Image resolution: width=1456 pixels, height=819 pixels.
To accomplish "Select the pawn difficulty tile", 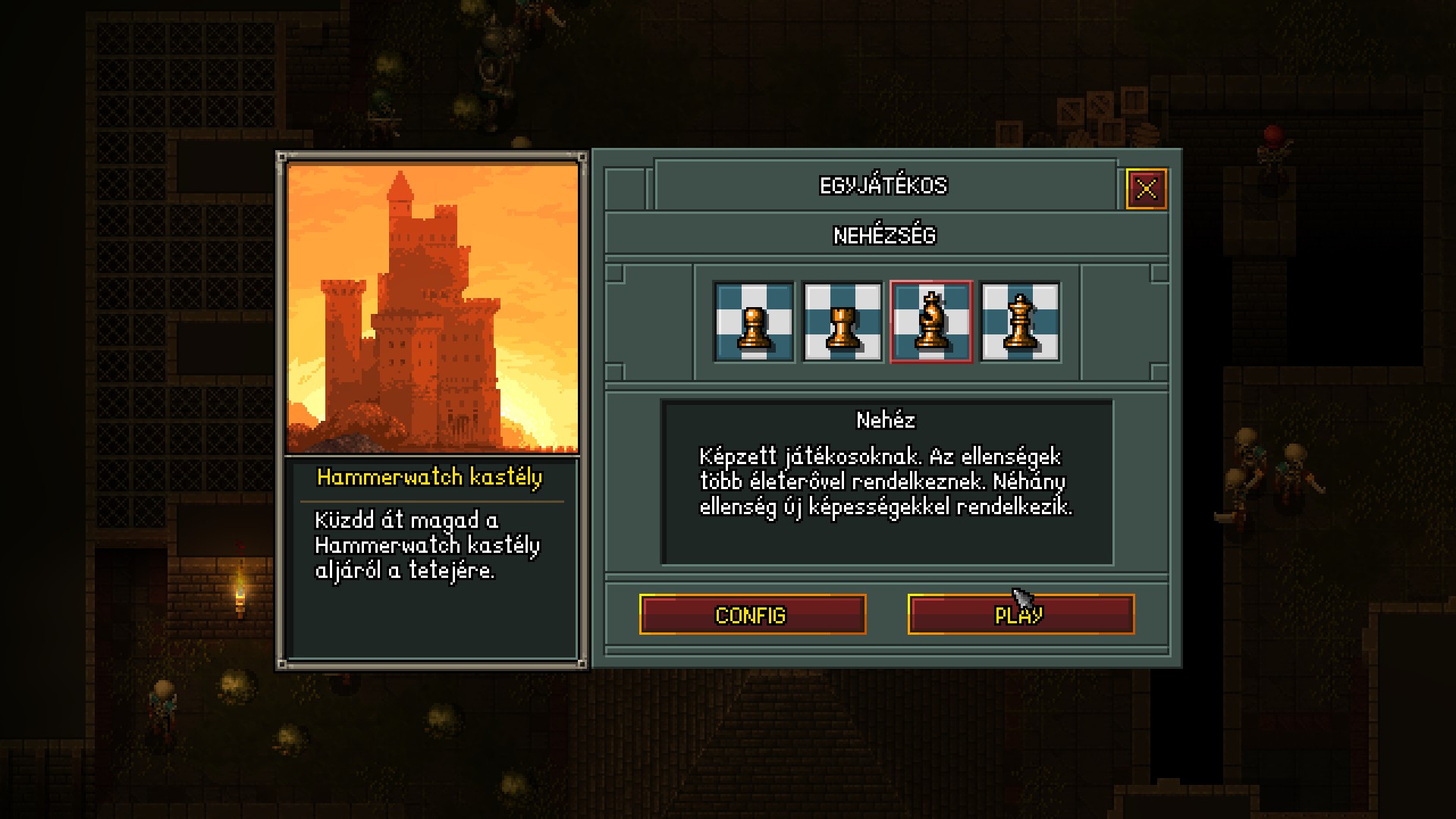I will point(754,322).
